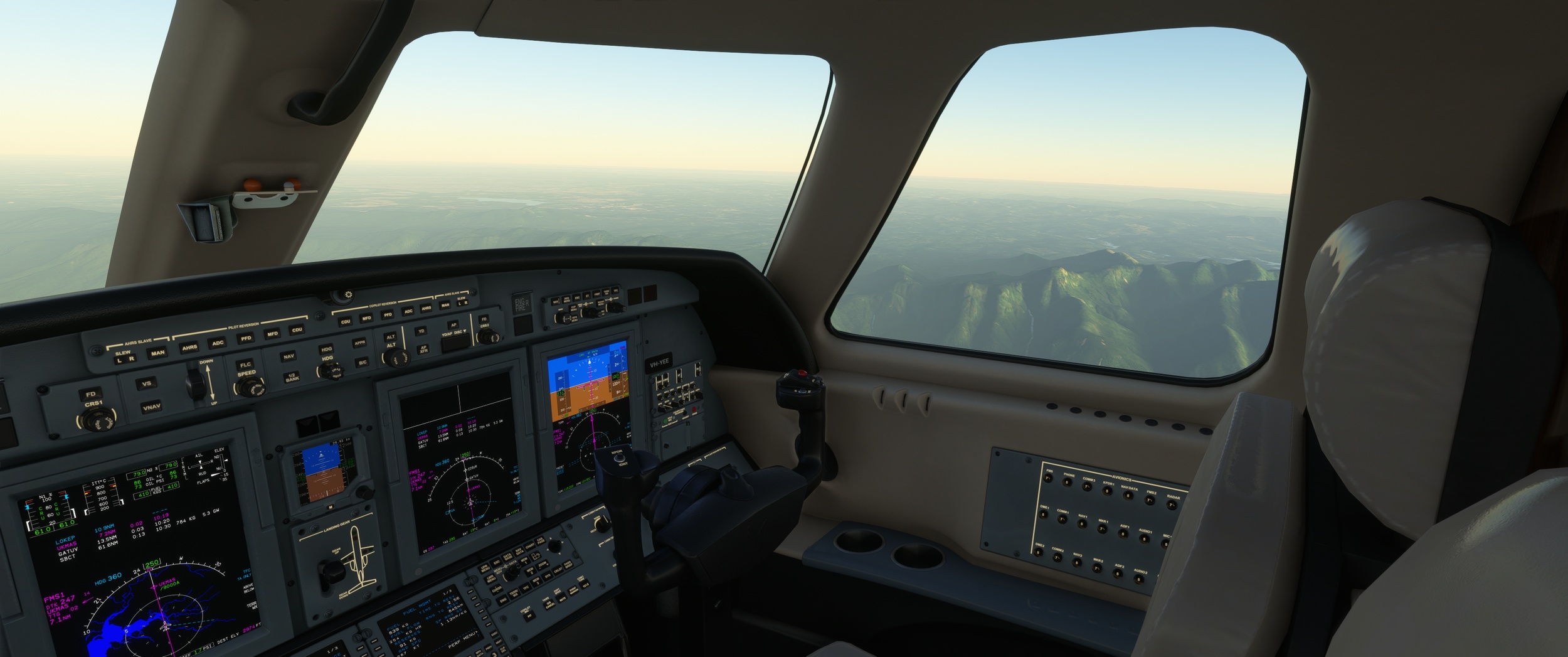
Task: Toggle the 1/2 BANK button
Action: [292, 377]
